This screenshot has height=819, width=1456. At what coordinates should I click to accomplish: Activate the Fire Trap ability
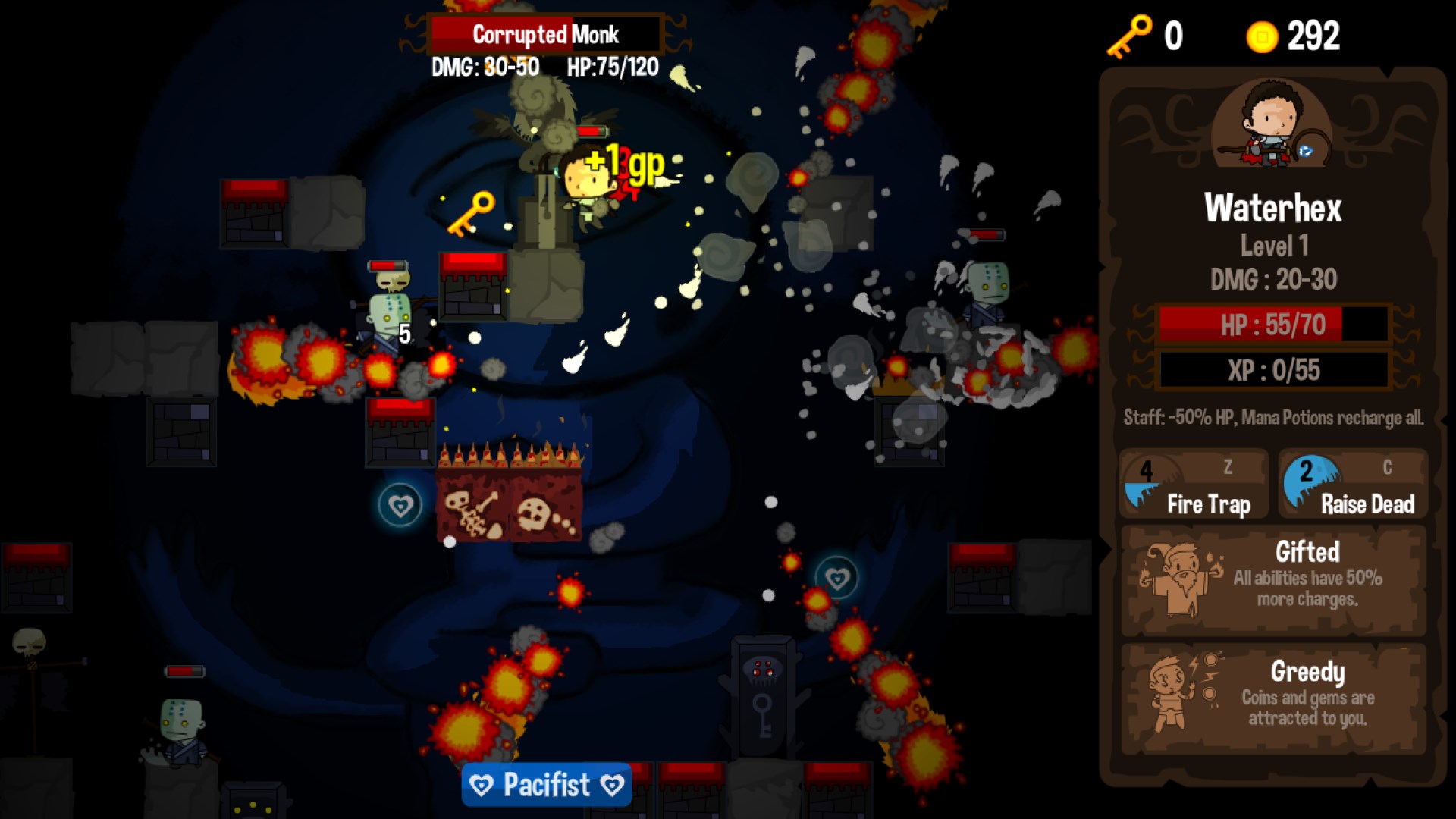pyautogui.click(x=1194, y=485)
